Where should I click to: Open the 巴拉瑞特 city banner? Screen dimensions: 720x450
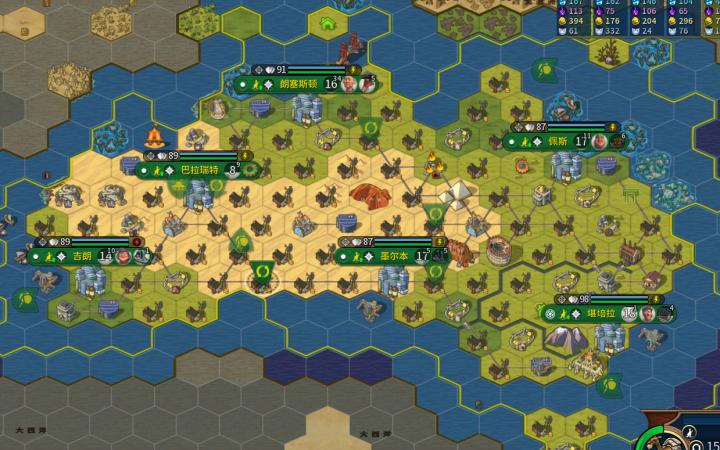point(196,170)
